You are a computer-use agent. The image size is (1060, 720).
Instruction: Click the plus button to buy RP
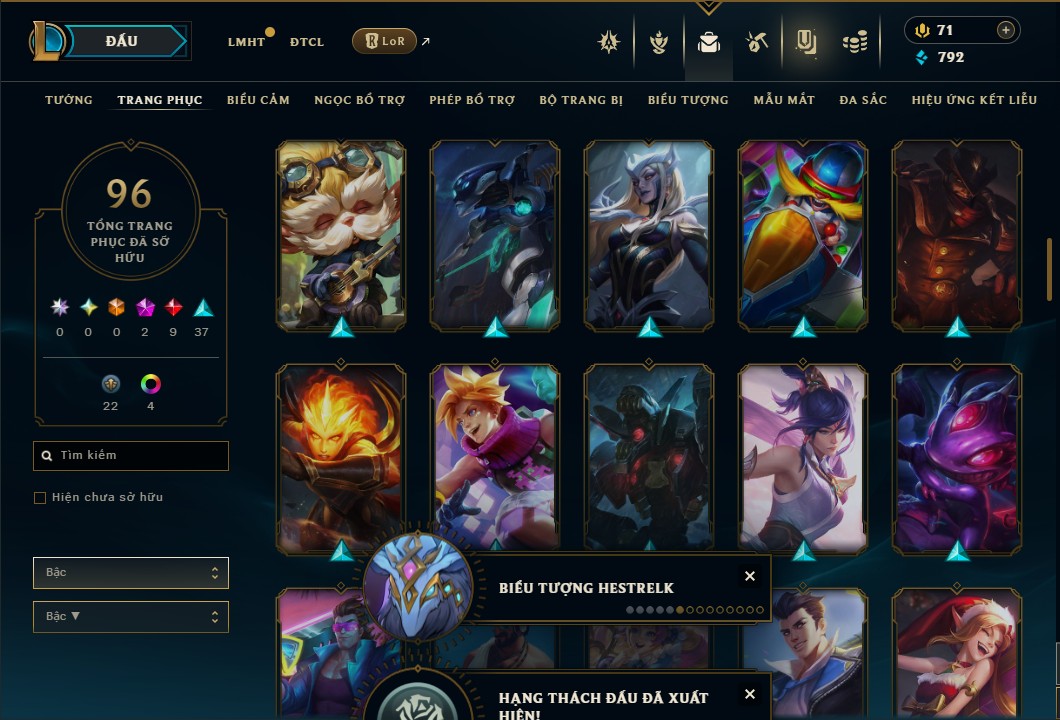(x=1005, y=30)
